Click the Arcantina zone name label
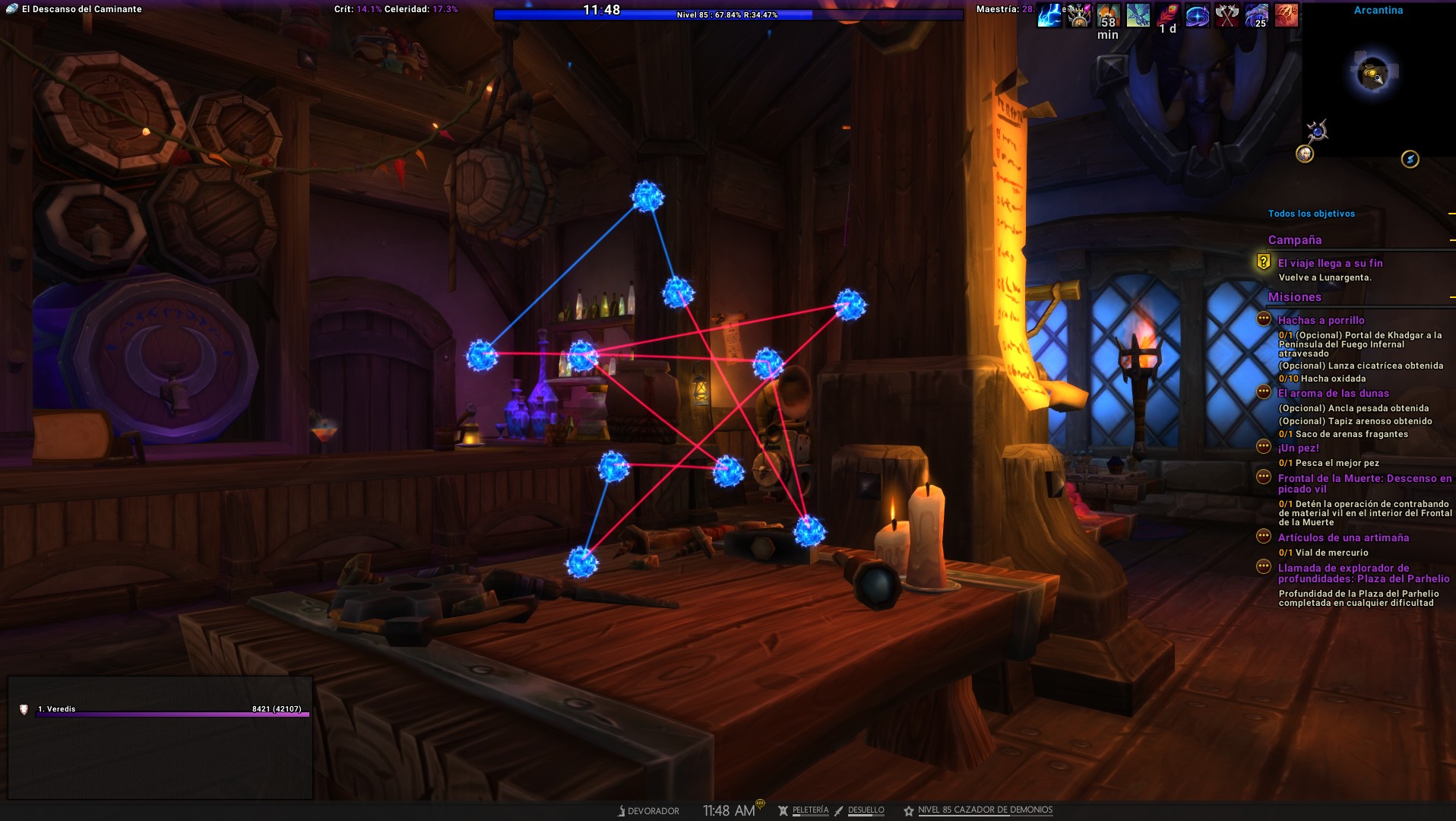1456x821 pixels. pyautogui.click(x=1378, y=10)
